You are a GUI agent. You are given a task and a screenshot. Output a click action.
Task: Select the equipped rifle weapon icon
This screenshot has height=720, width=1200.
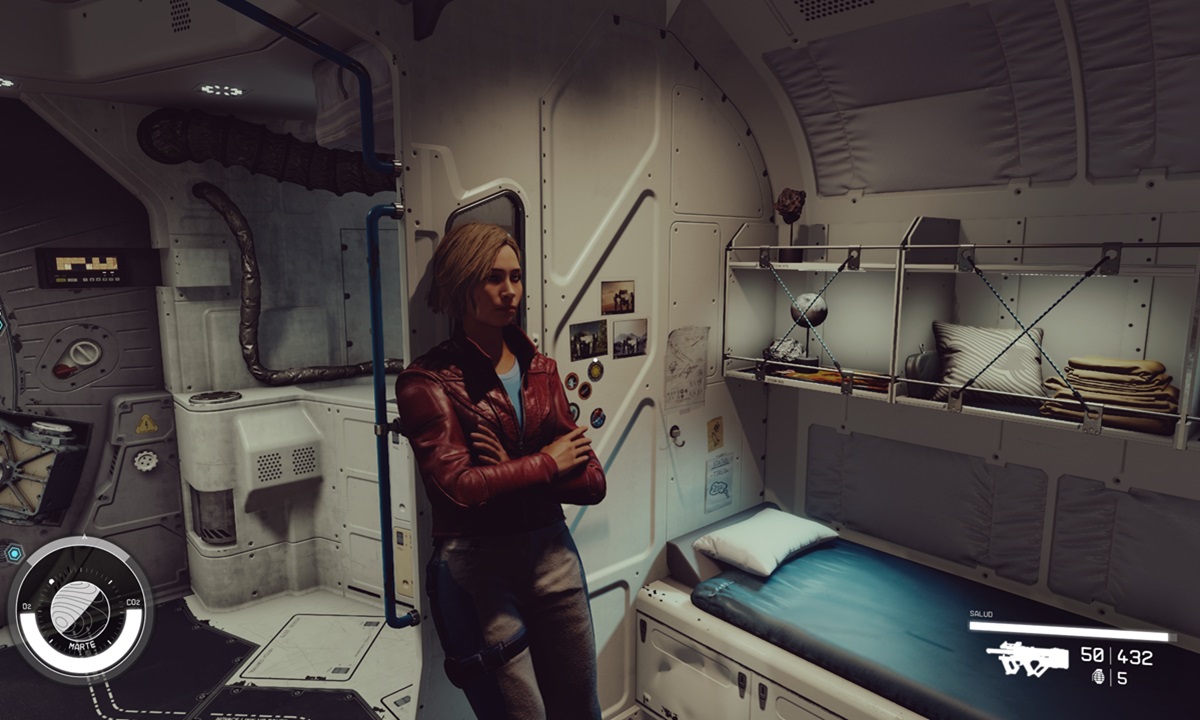point(1025,658)
